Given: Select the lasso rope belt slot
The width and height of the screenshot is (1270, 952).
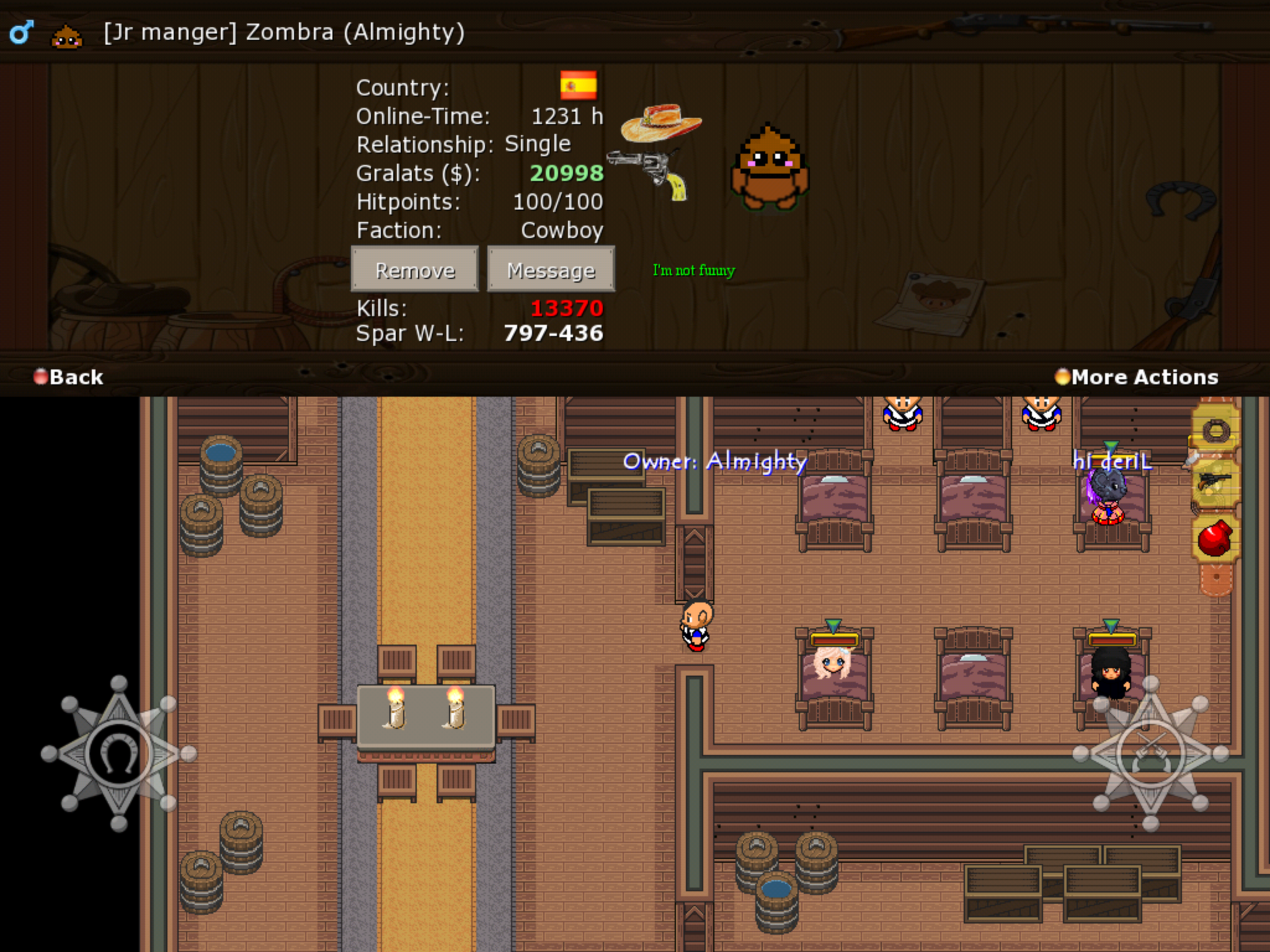Looking at the screenshot, I should 1215,431.
